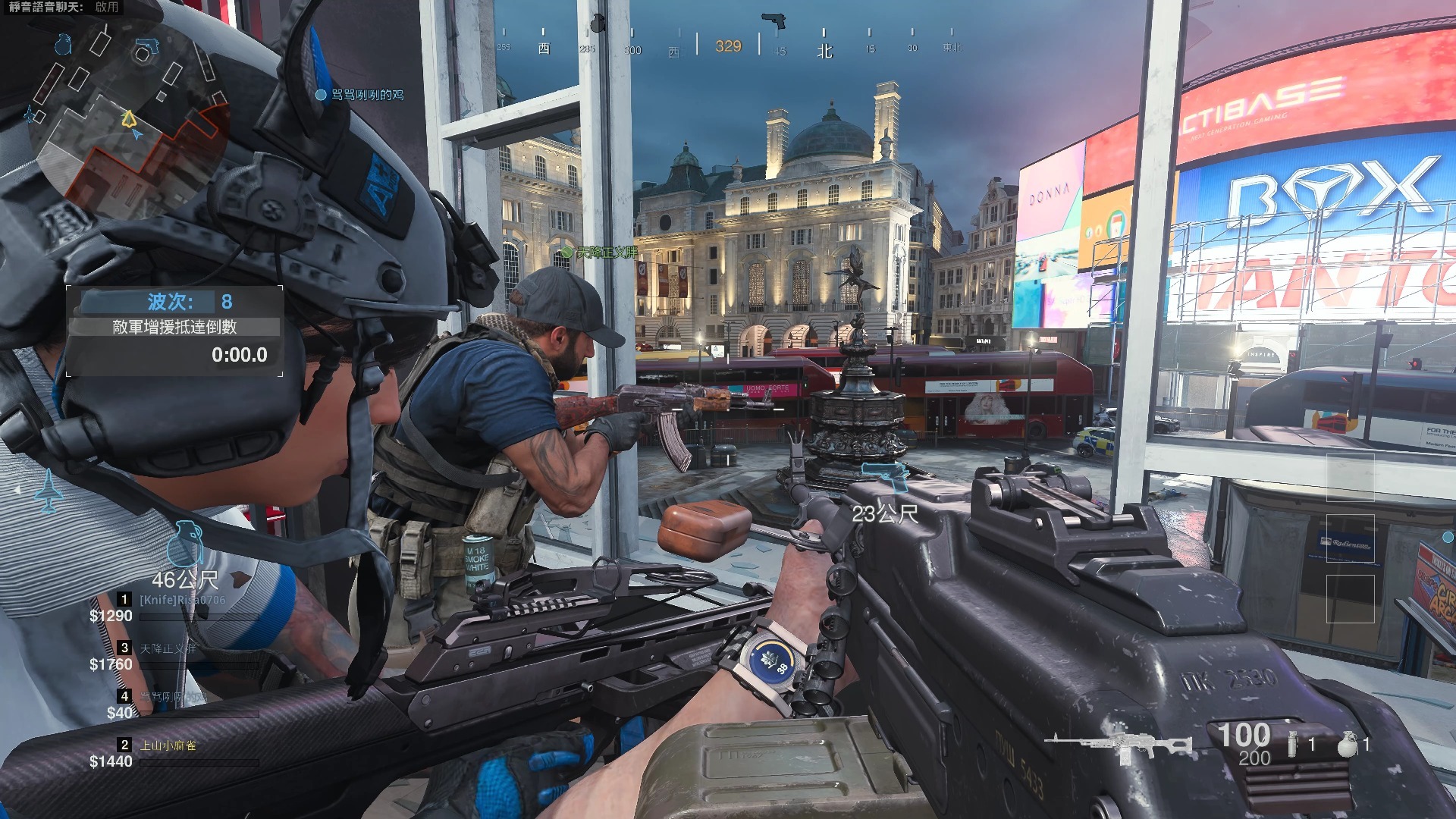Toggle the 靜音語音聊天 voice chat indicator

[64, 7]
